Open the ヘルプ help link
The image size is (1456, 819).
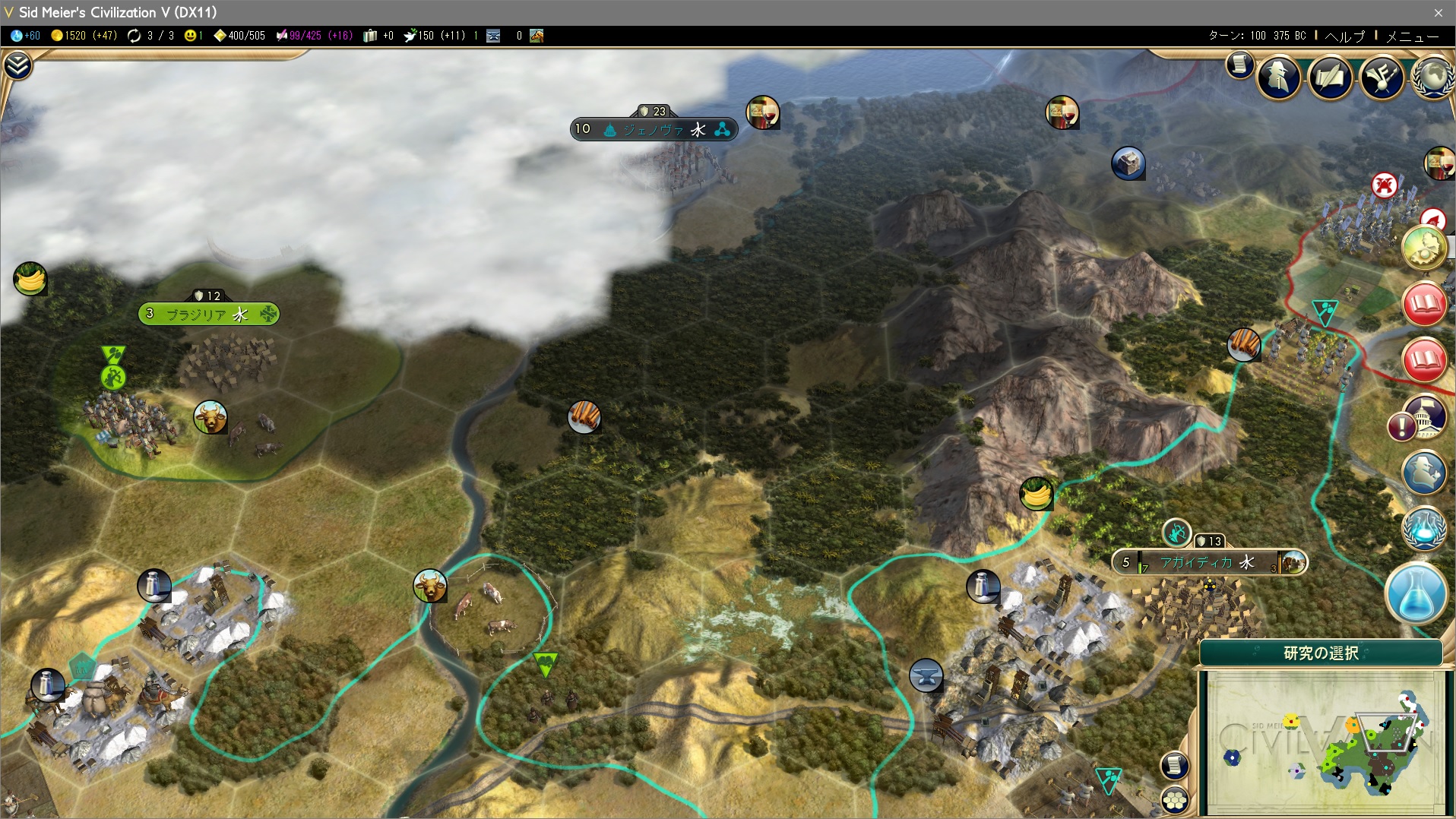click(x=1344, y=36)
